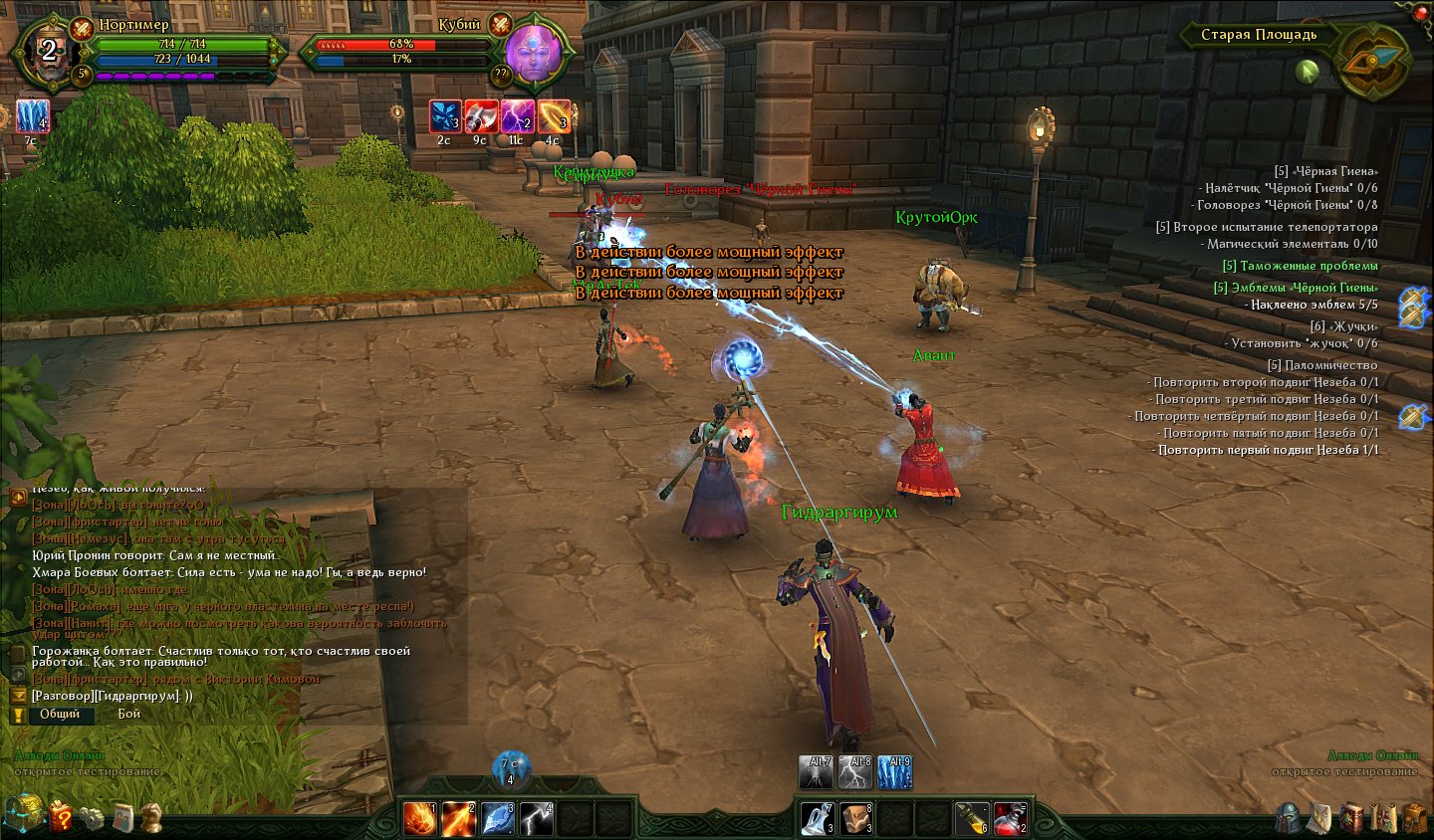This screenshot has width=1434, height=840.
Task: Open the backpack inventory icon
Action: click(x=1414, y=818)
